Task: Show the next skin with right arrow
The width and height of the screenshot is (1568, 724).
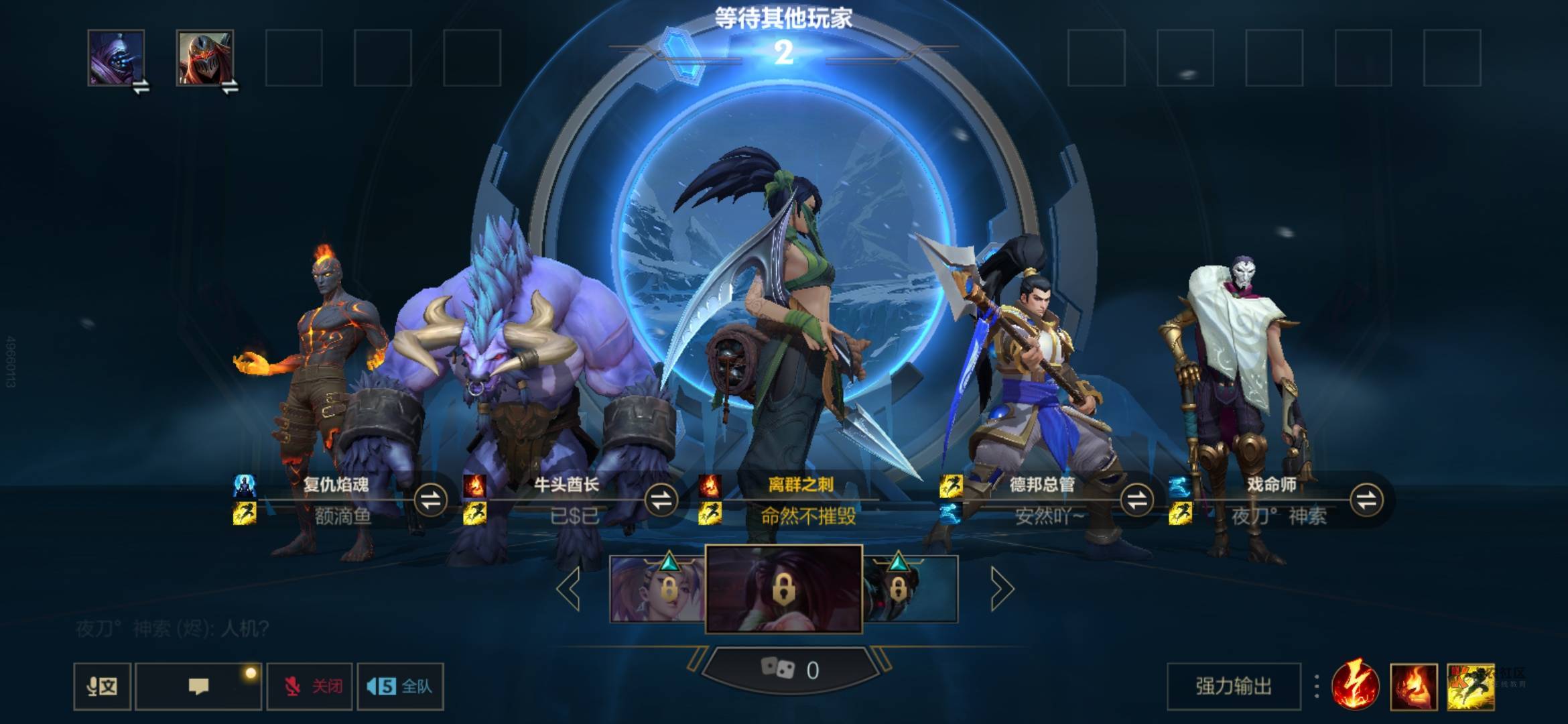Action: pos(1001,589)
